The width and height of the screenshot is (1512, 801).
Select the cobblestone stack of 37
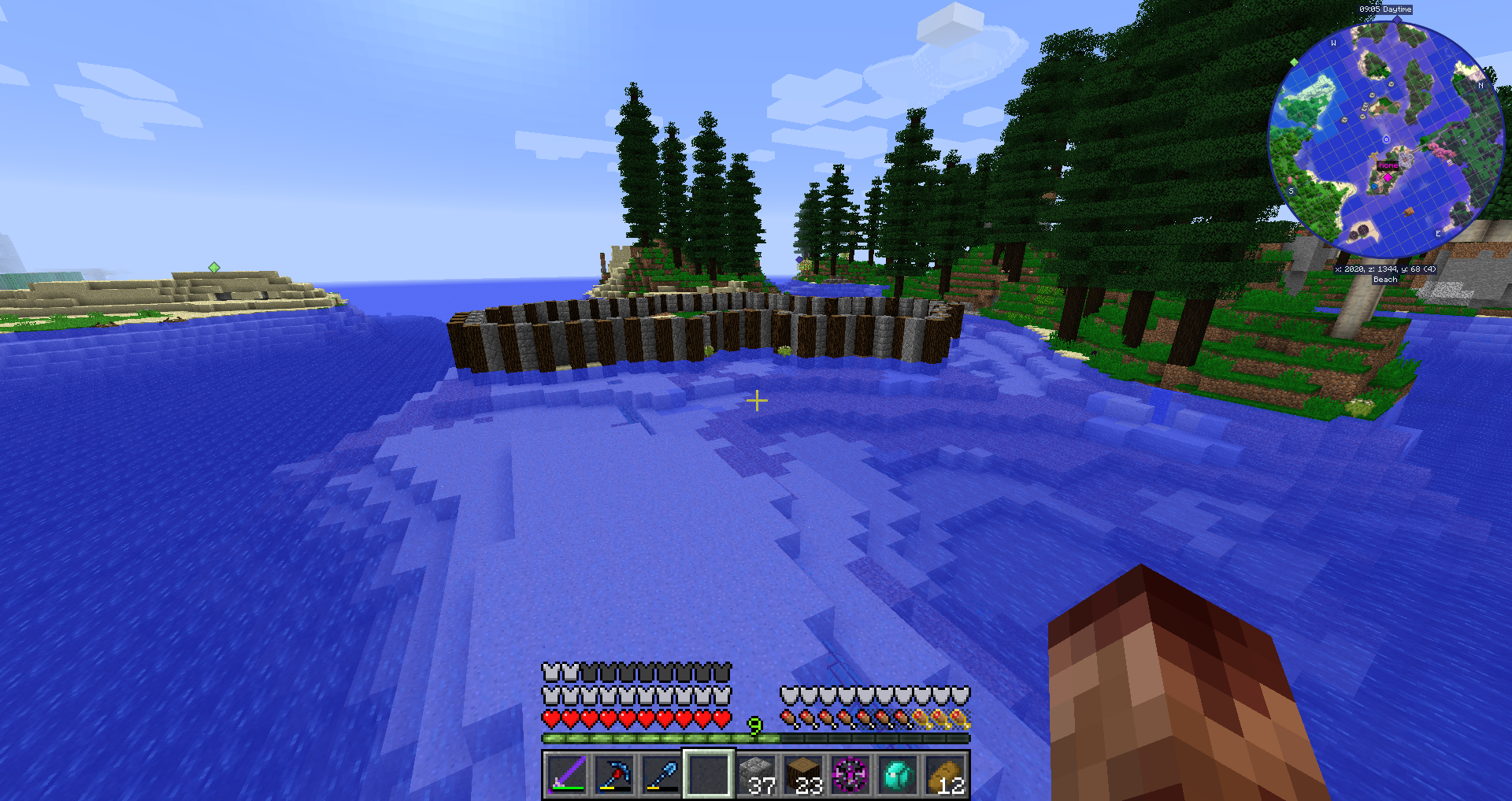pyautogui.click(x=758, y=775)
